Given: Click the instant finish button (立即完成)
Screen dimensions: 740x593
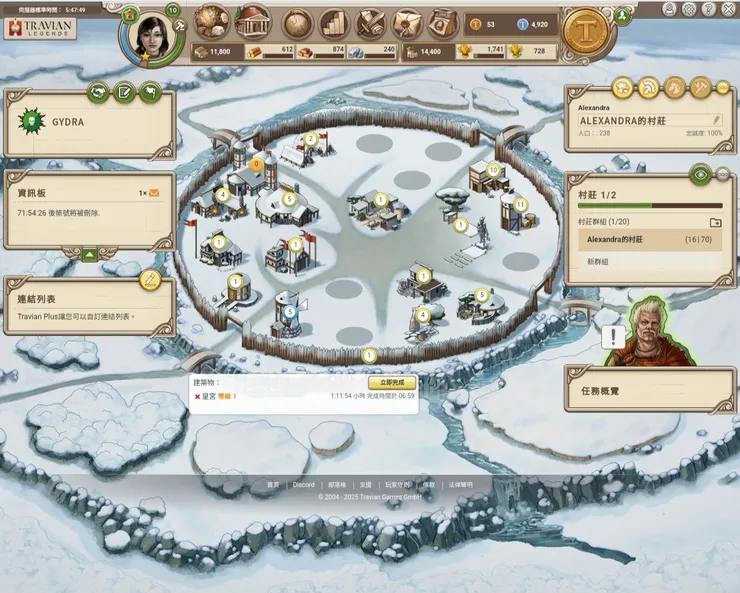Looking at the screenshot, I should click(392, 383).
